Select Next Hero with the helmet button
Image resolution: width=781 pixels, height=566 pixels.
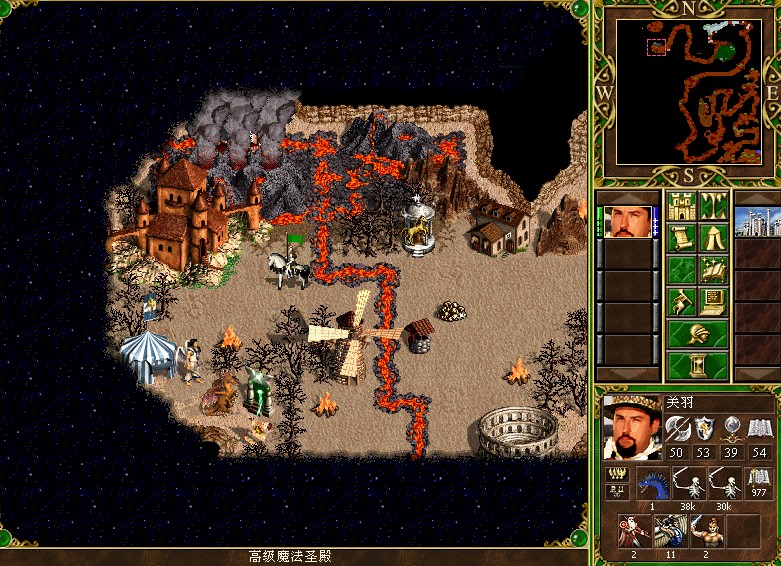(x=697, y=333)
